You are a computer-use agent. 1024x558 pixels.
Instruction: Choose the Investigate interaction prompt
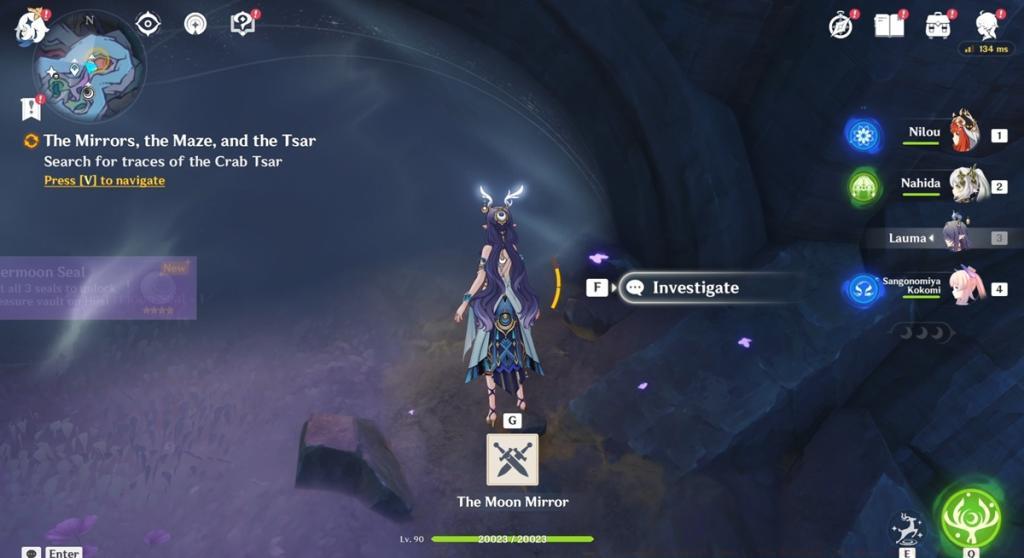click(x=695, y=288)
